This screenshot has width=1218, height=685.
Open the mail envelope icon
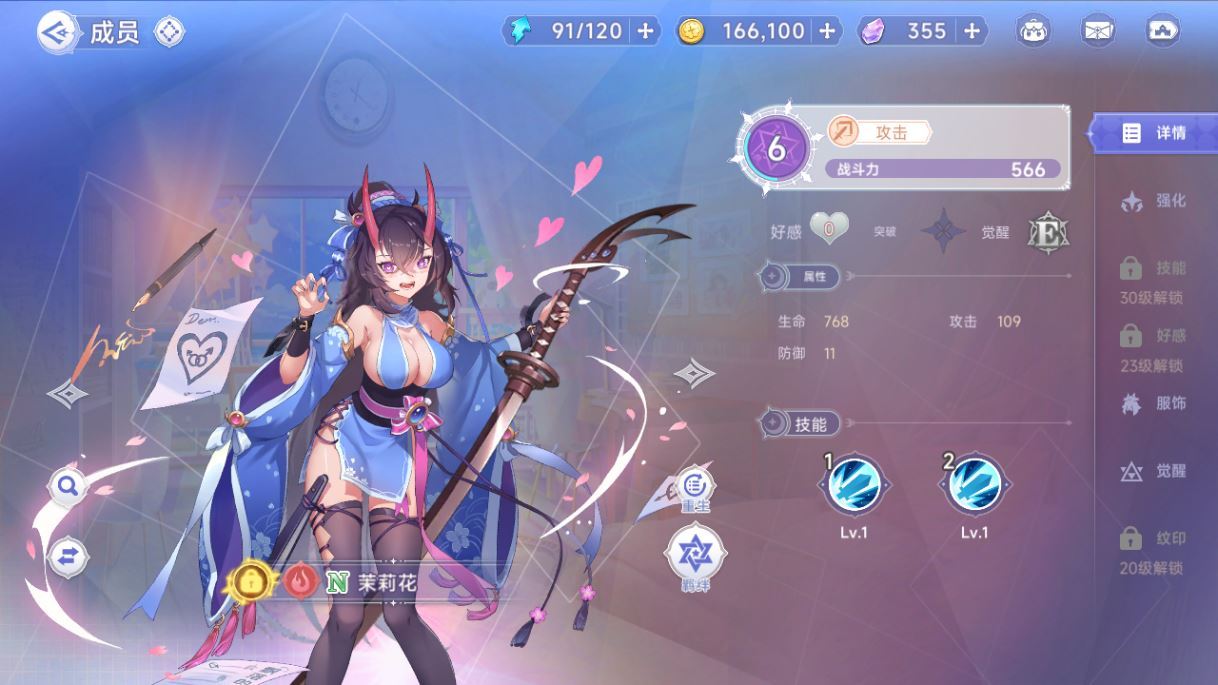(1098, 31)
